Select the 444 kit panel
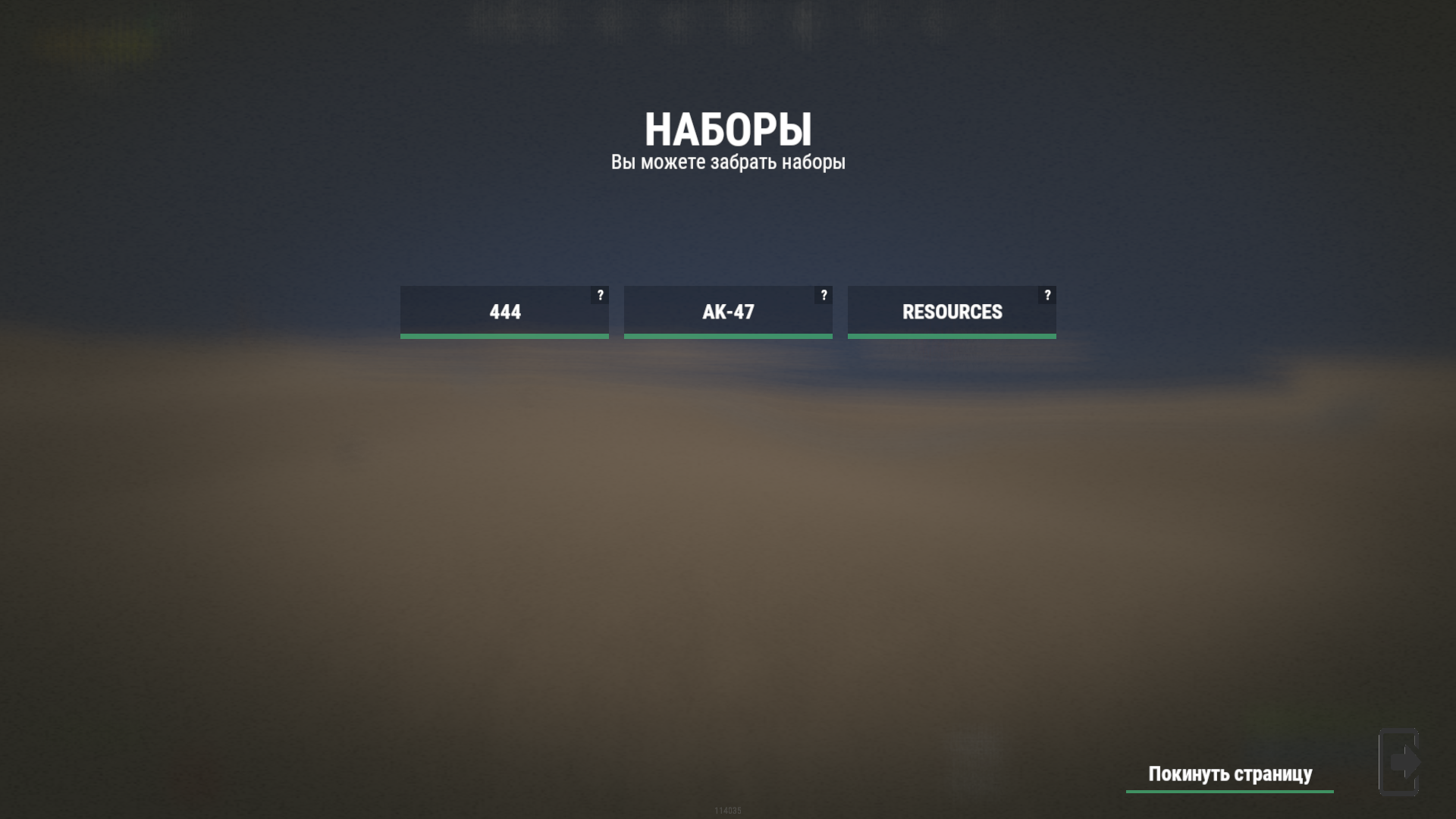This screenshot has width=1456, height=819. click(504, 312)
